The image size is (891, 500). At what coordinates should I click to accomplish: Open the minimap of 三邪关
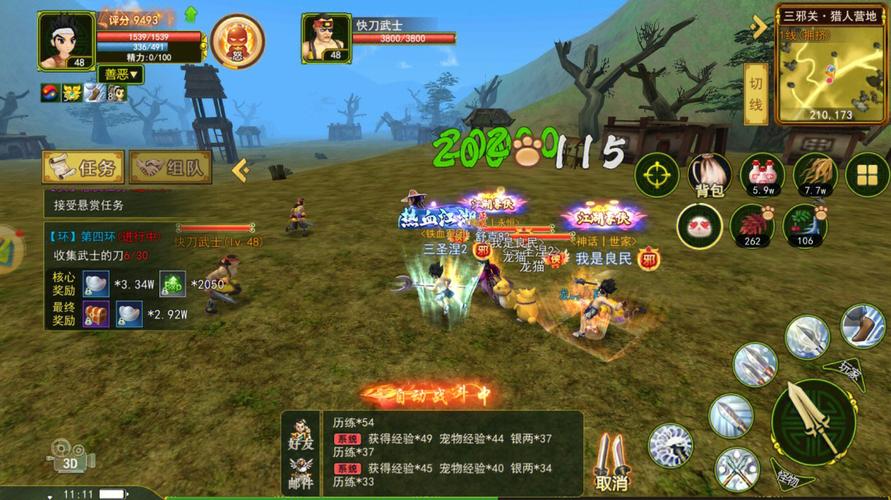click(x=822, y=71)
